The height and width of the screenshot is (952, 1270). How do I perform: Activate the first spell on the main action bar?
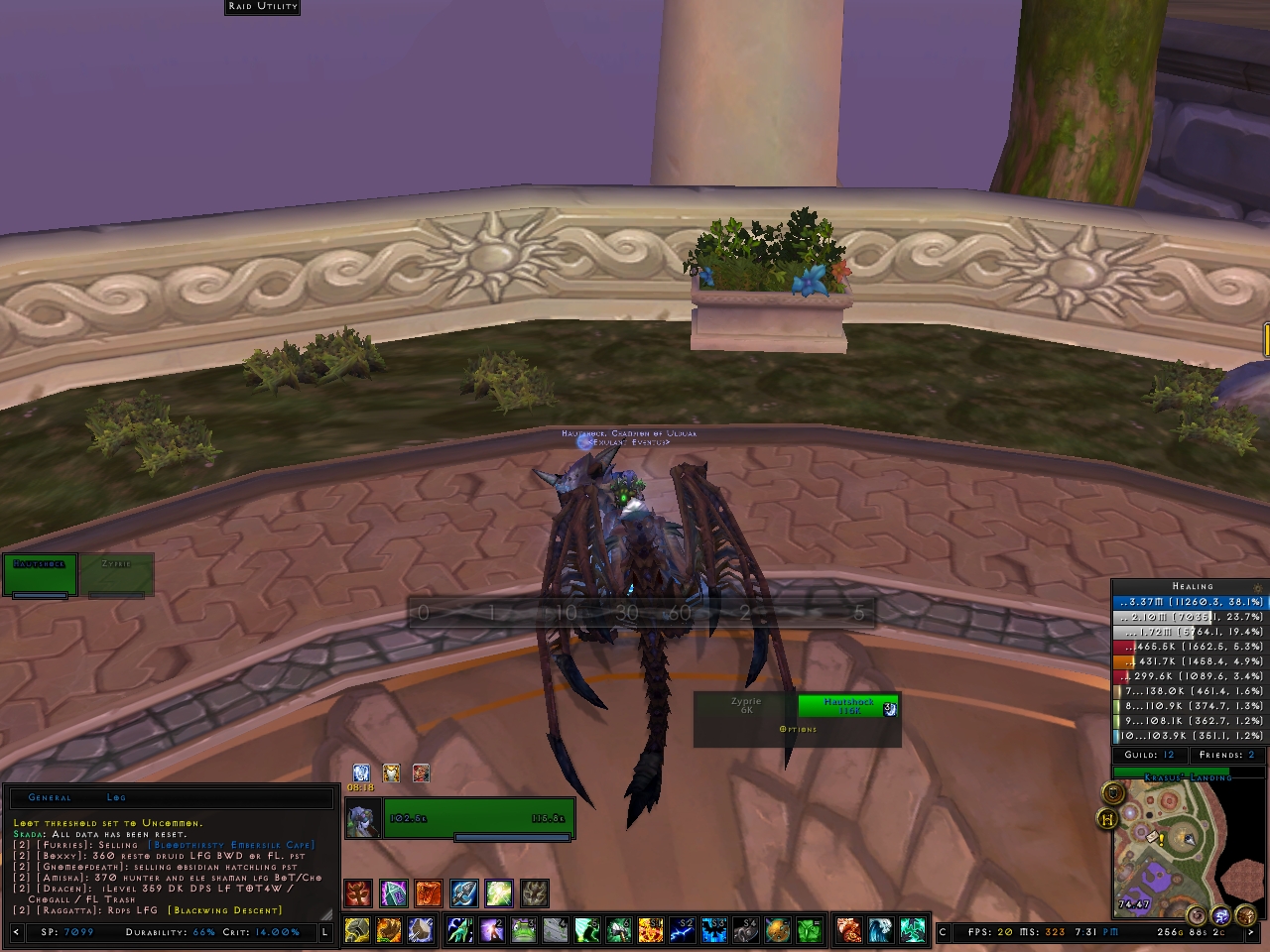click(458, 930)
